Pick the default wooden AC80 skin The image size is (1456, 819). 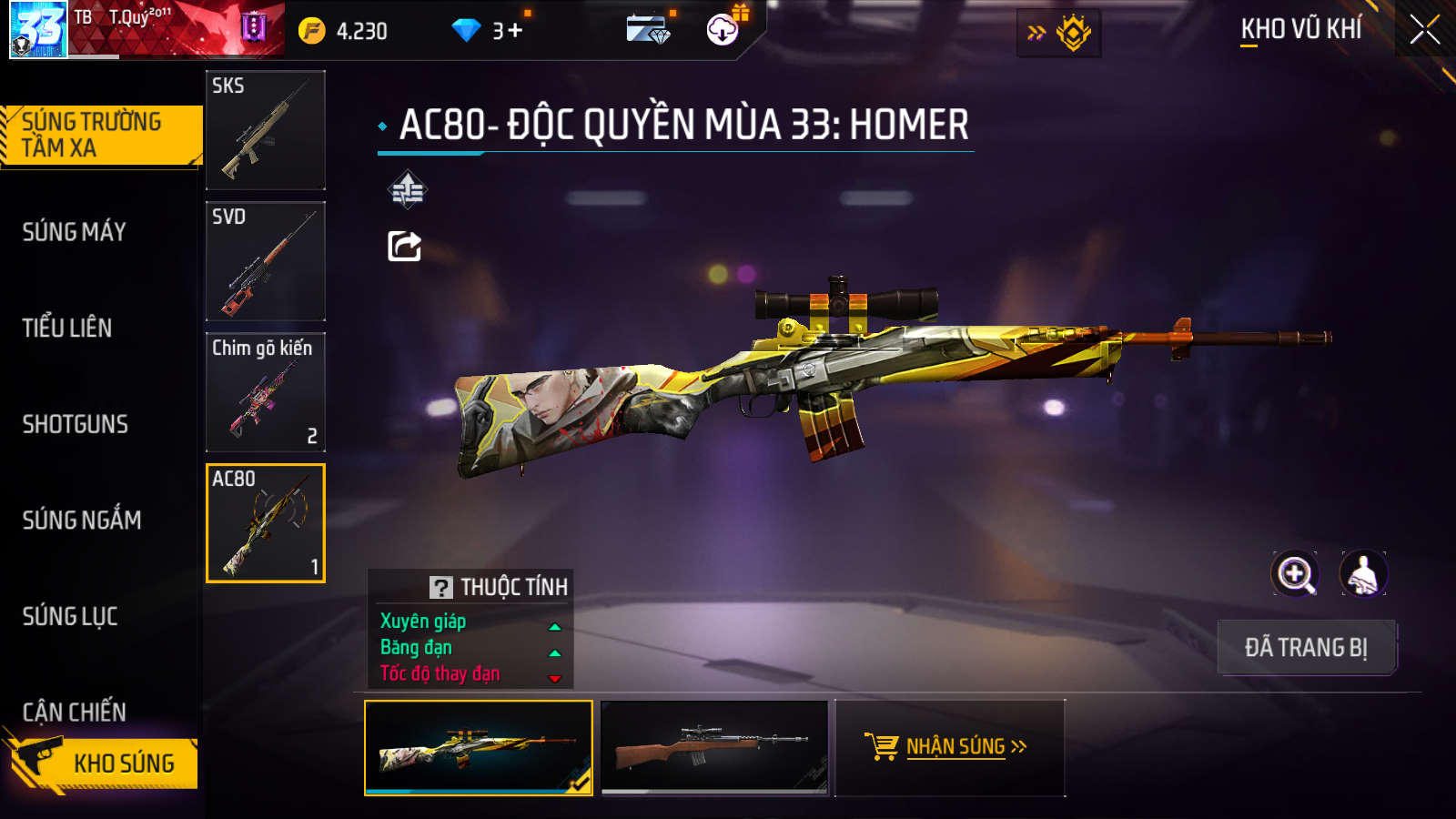[x=715, y=747]
